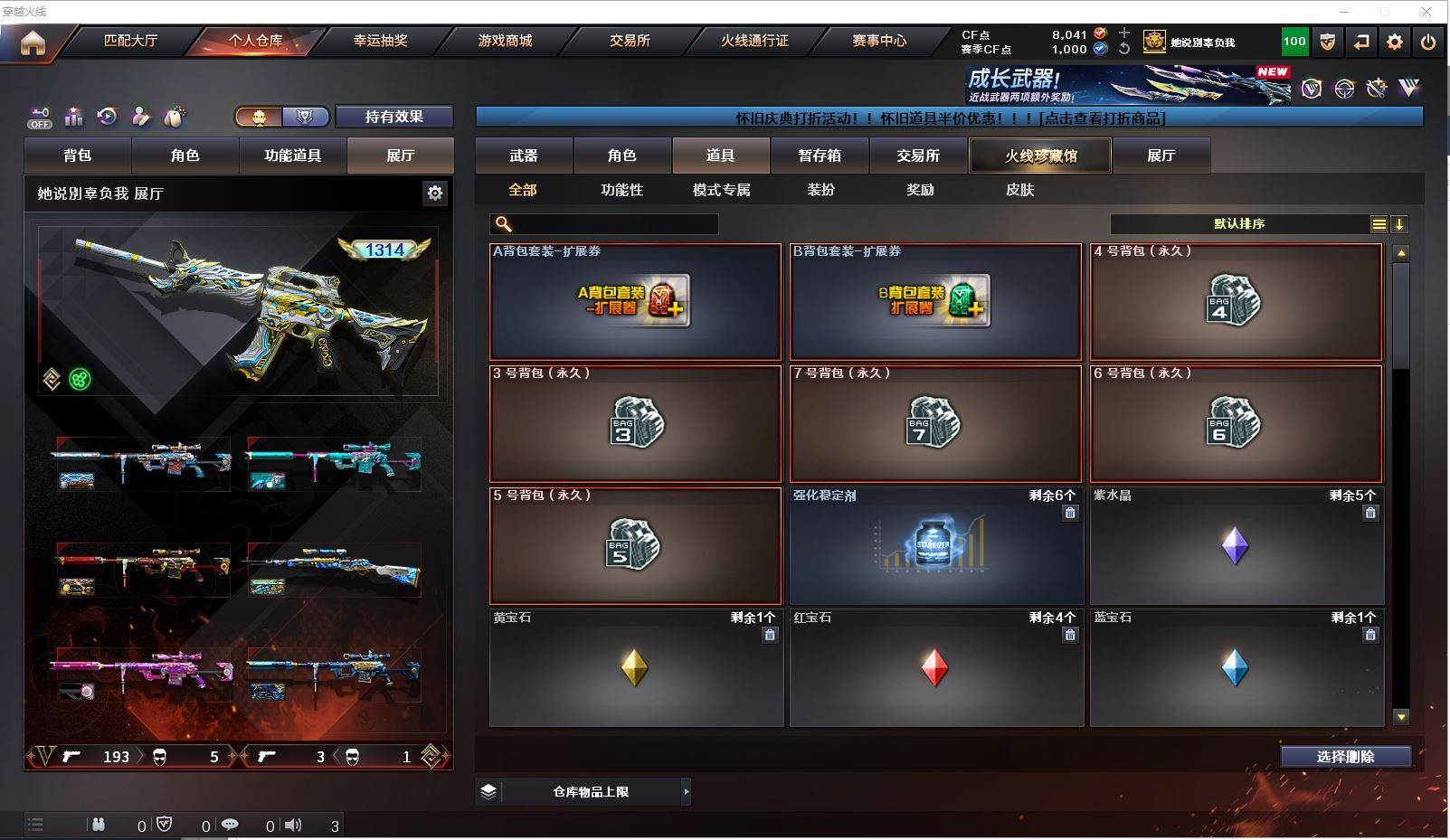Image resolution: width=1450 pixels, height=840 pixels.
Task: Switch to the 背包 backpack tab
Action: click(x=78, y=156)
